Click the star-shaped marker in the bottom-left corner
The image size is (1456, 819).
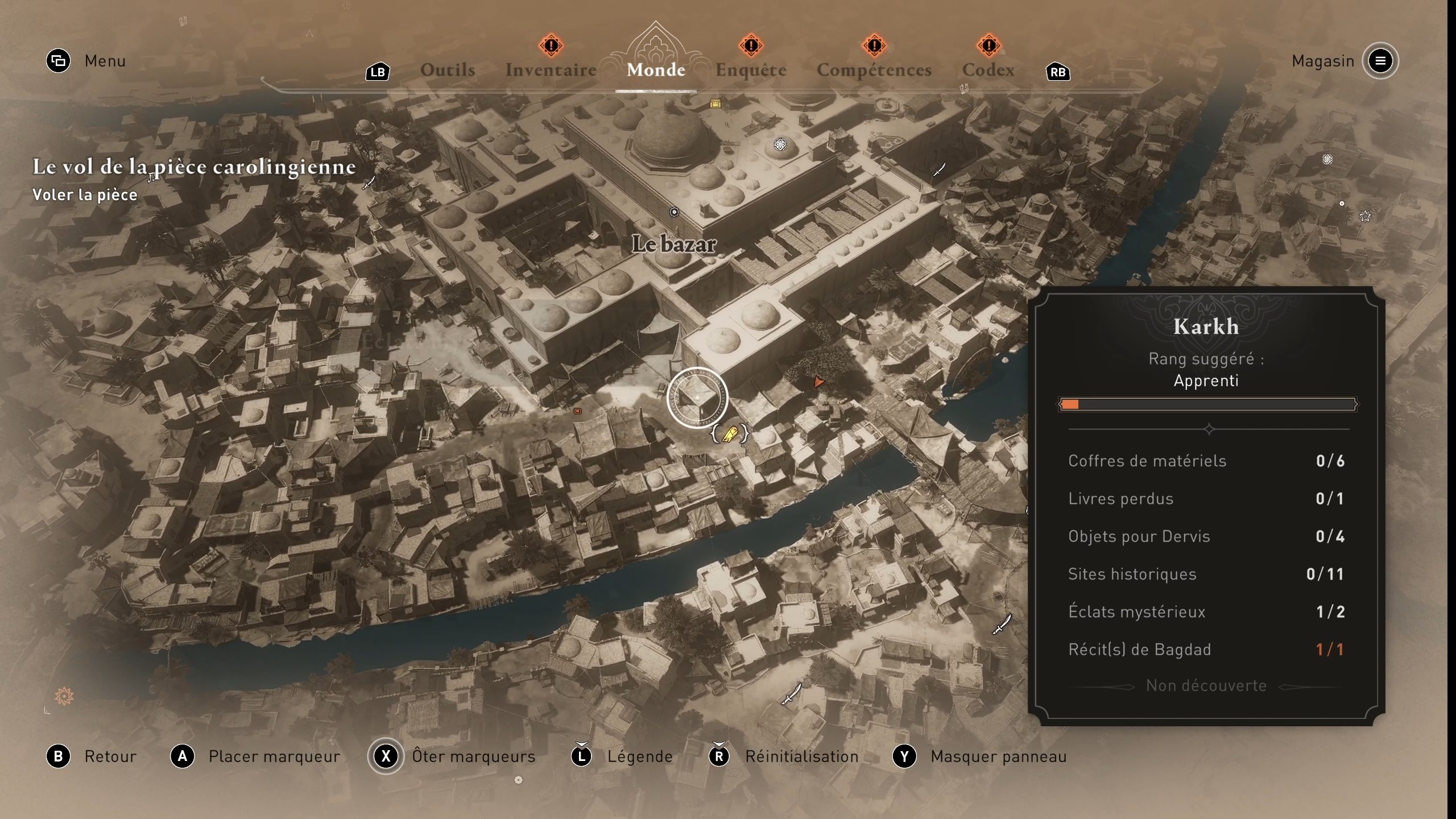64,695
